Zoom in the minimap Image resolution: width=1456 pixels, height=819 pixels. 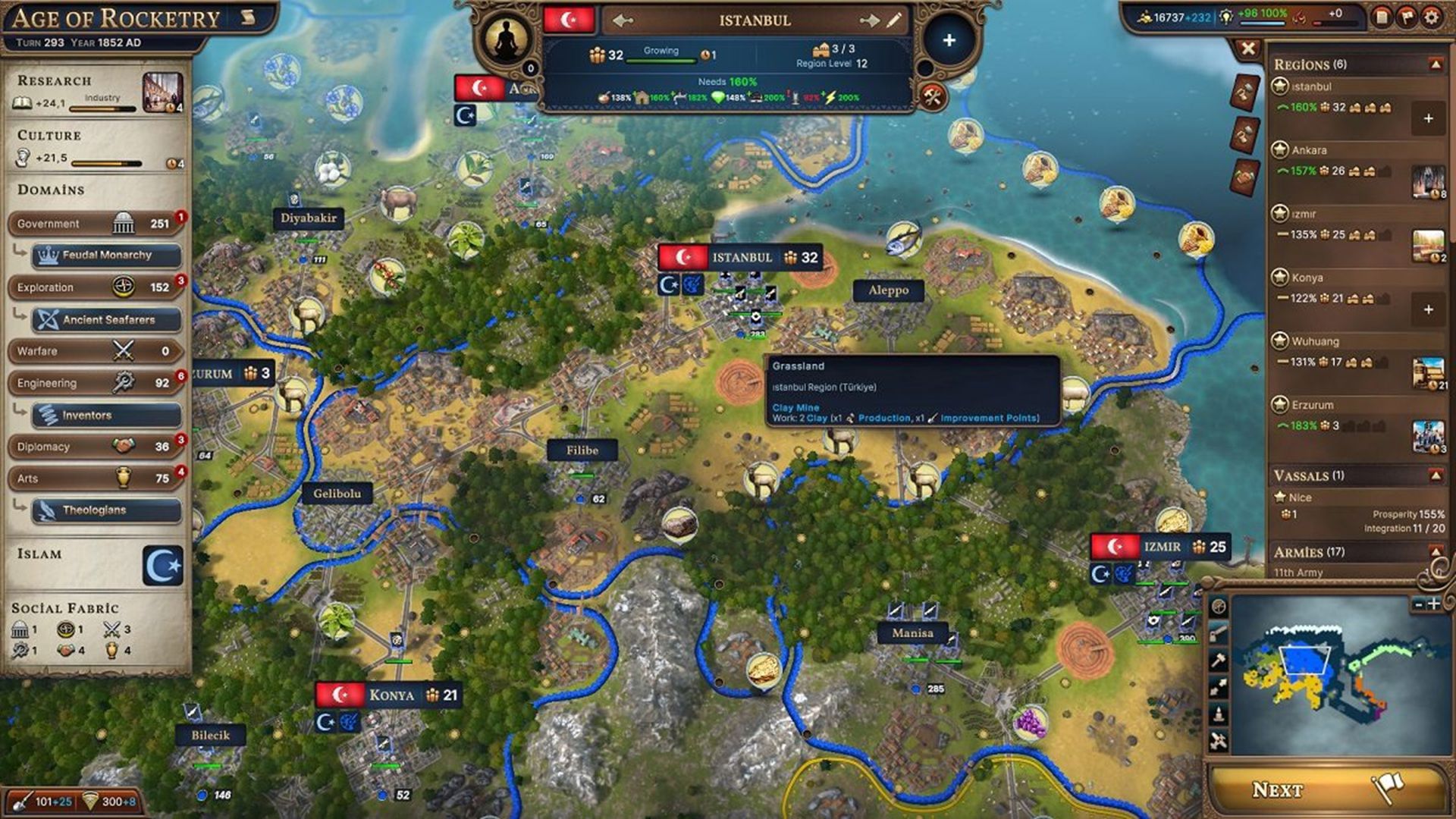coord(1433,604)
